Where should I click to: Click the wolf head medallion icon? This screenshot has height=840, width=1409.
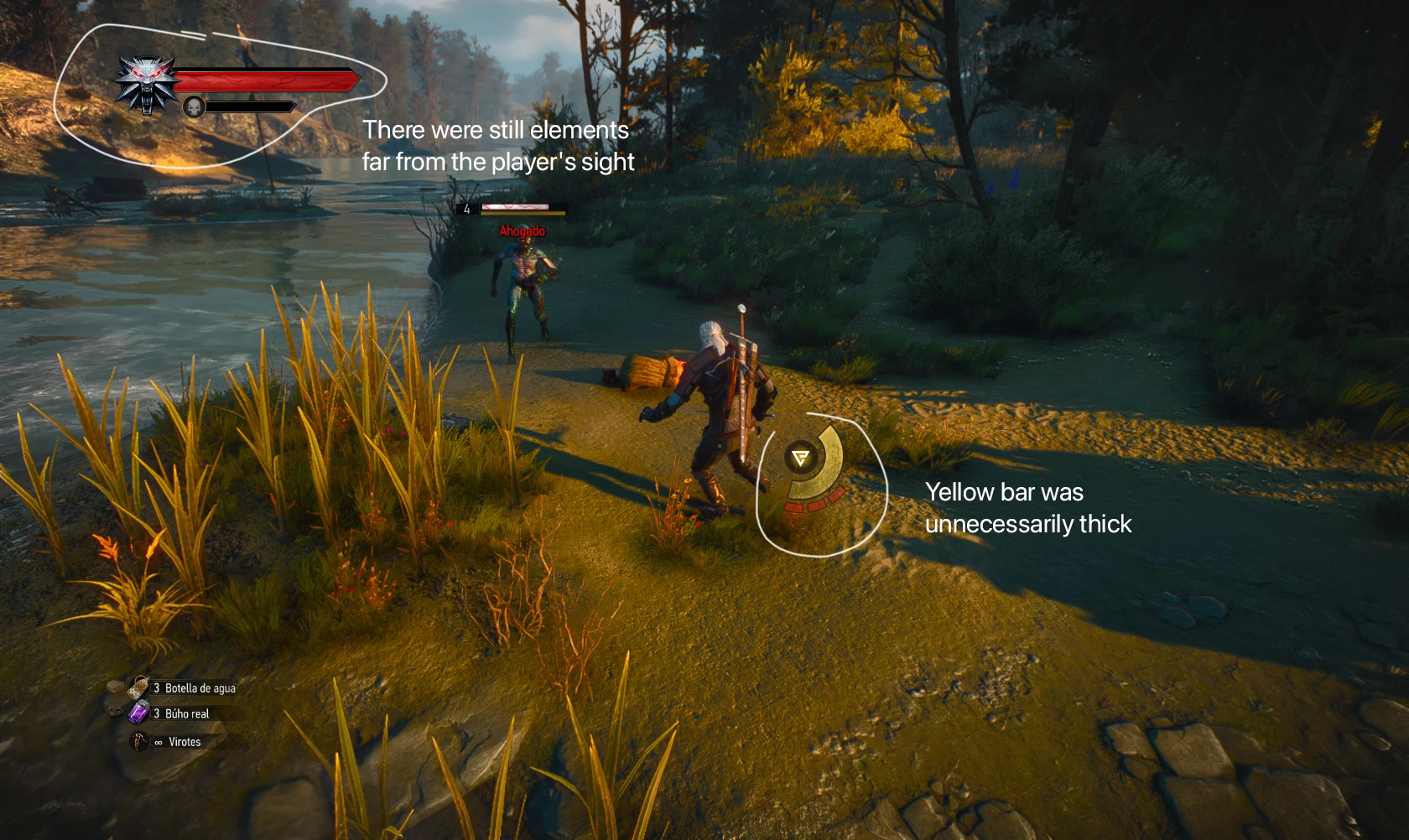(147, 83)
